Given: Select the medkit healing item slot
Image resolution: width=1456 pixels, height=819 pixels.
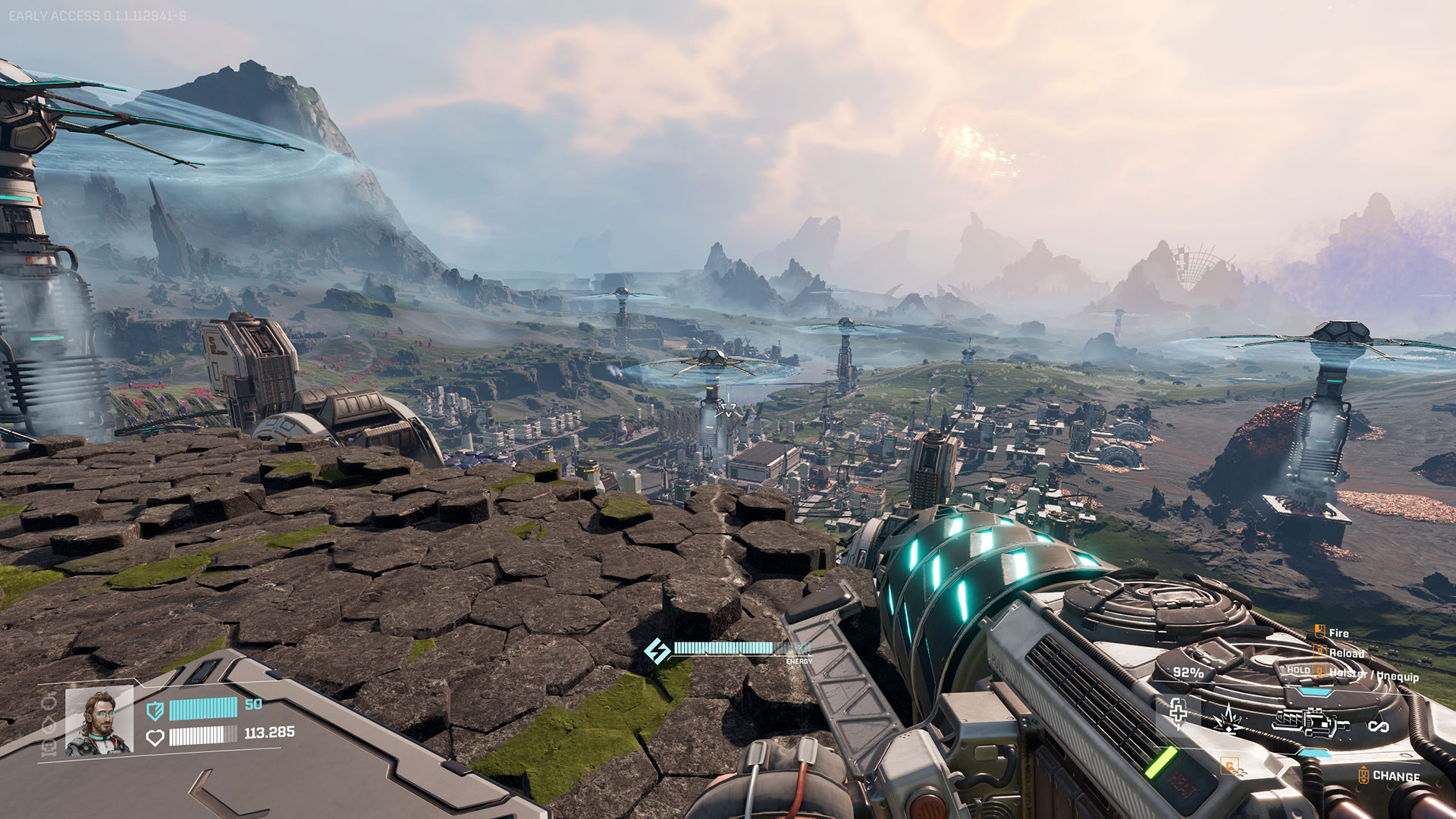Looking at the screenshot, I should (x=1178, y=713).
